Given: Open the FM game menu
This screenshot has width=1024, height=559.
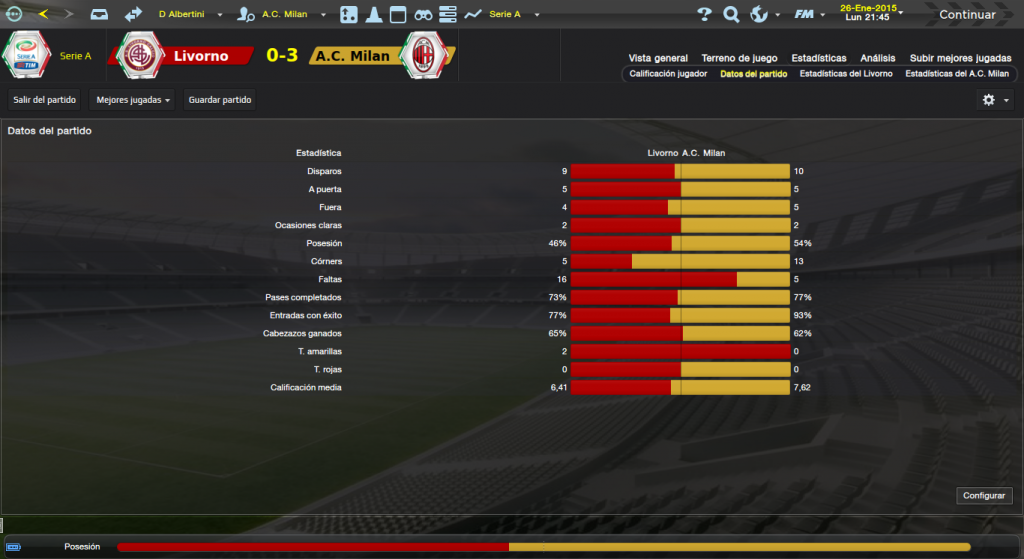Looking at the screenshot, I should [807, 15].
